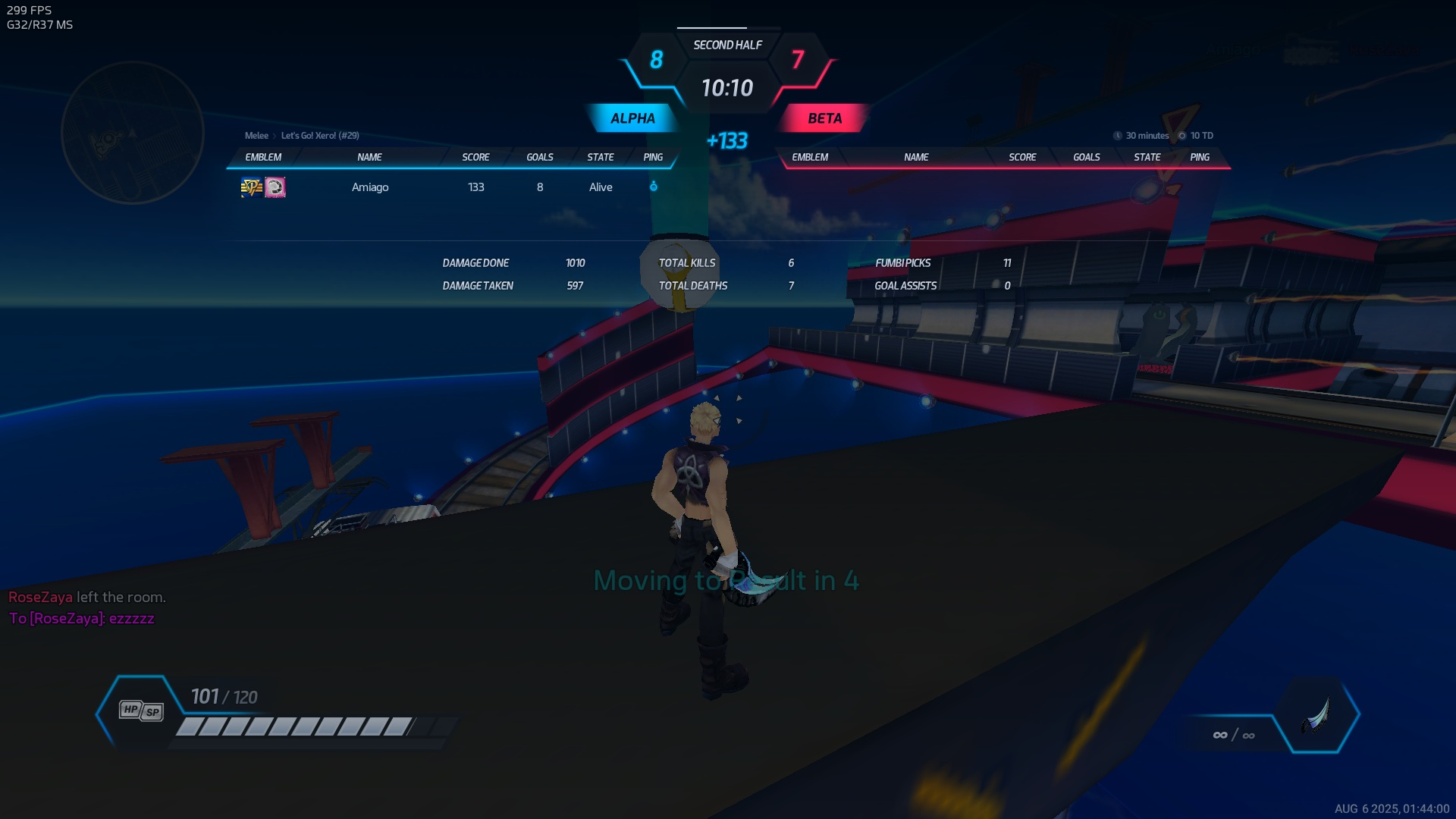Click Amiago's pink emblem icon
1456x819 pixels.
pyautogui.click(x=275, y=187)
